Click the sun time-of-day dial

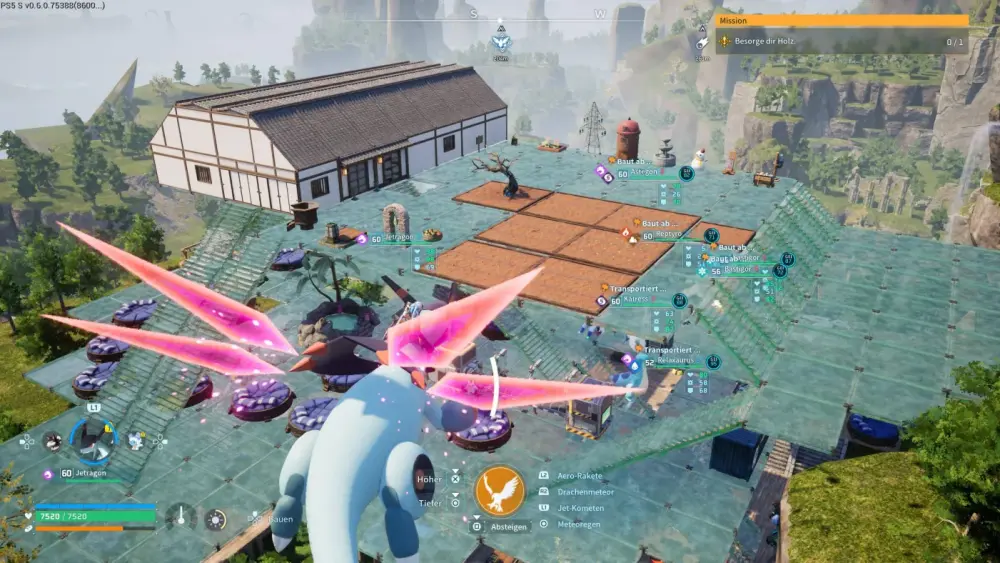(x=215, y=518)
